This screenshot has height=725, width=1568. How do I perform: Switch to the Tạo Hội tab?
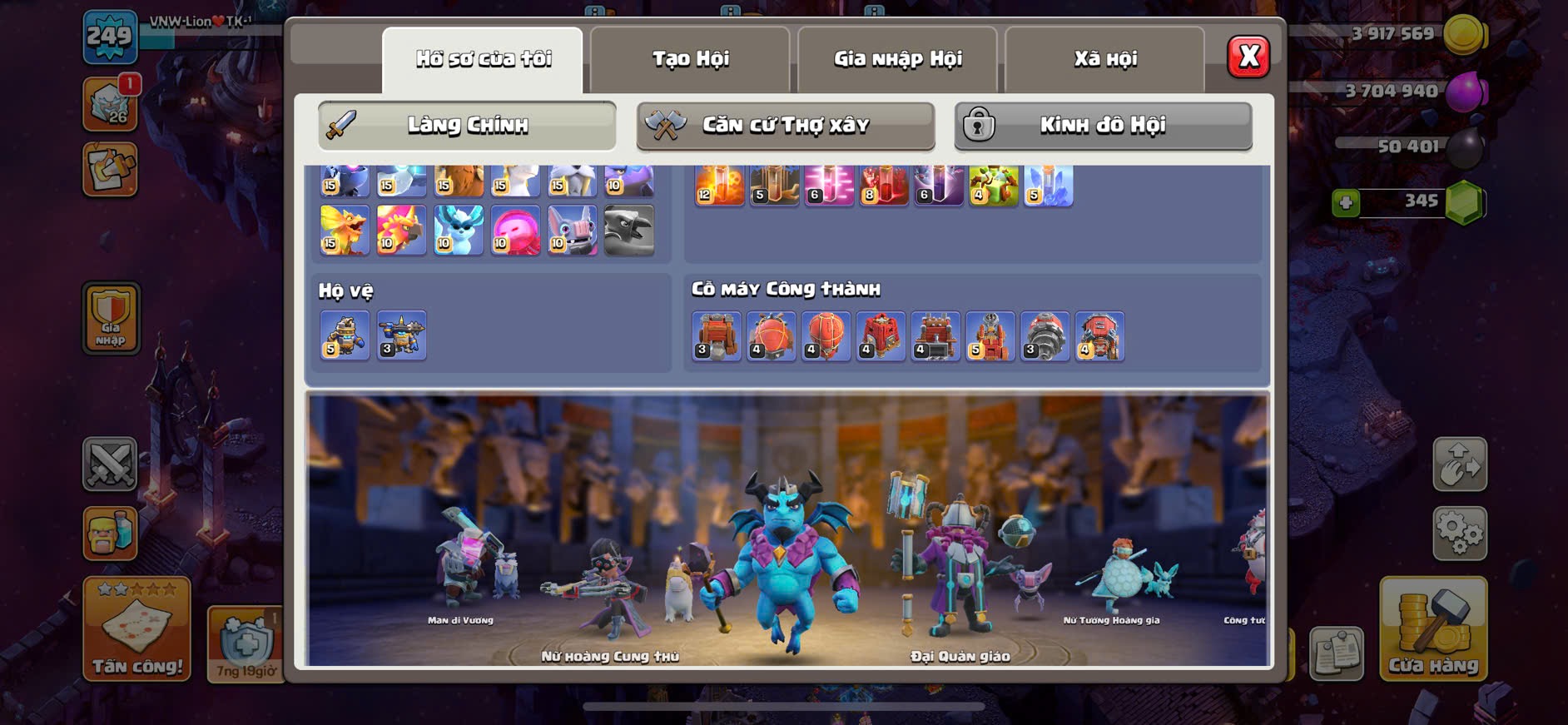click(x=690, y=59)
